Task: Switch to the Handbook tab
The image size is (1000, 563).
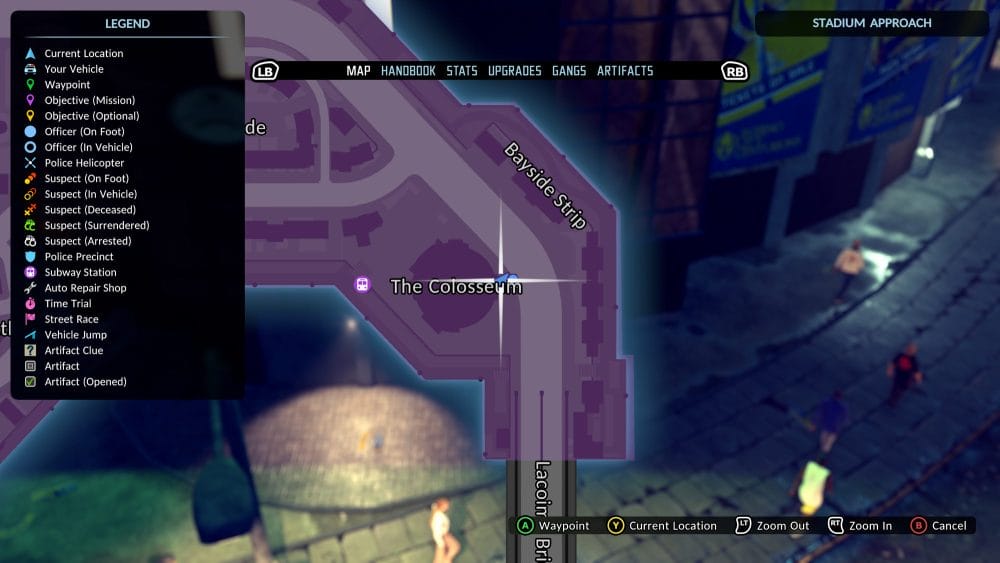Action: 408,71
